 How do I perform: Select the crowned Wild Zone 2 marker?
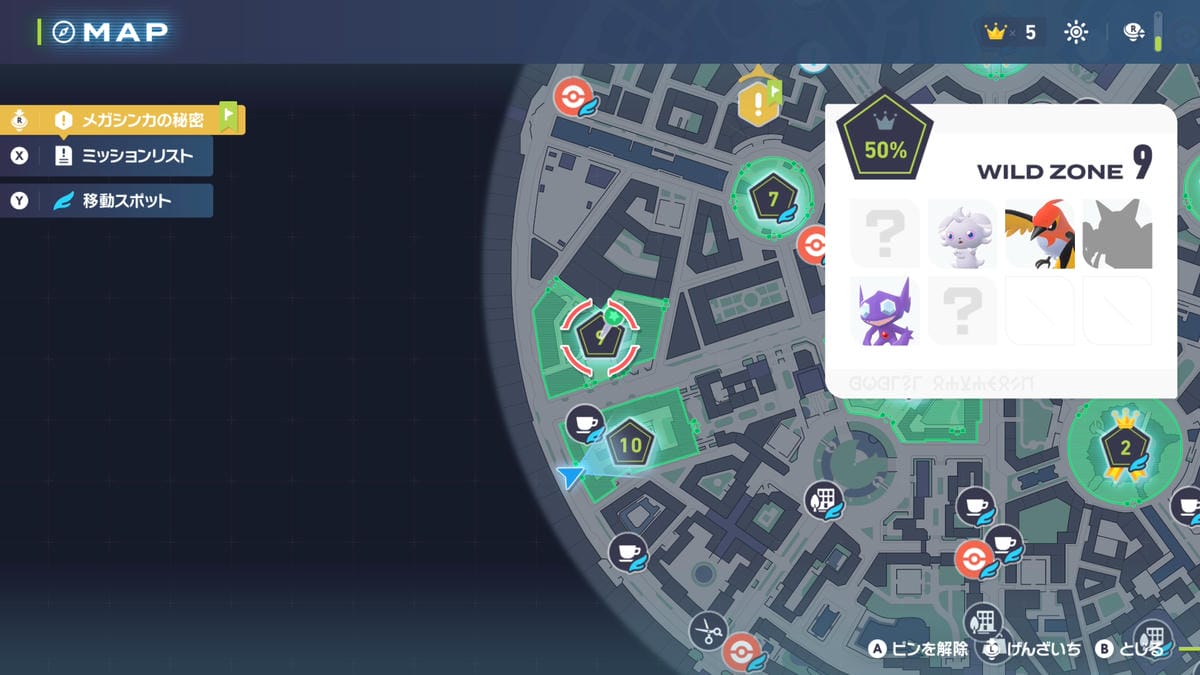(x=1124, y=448)
